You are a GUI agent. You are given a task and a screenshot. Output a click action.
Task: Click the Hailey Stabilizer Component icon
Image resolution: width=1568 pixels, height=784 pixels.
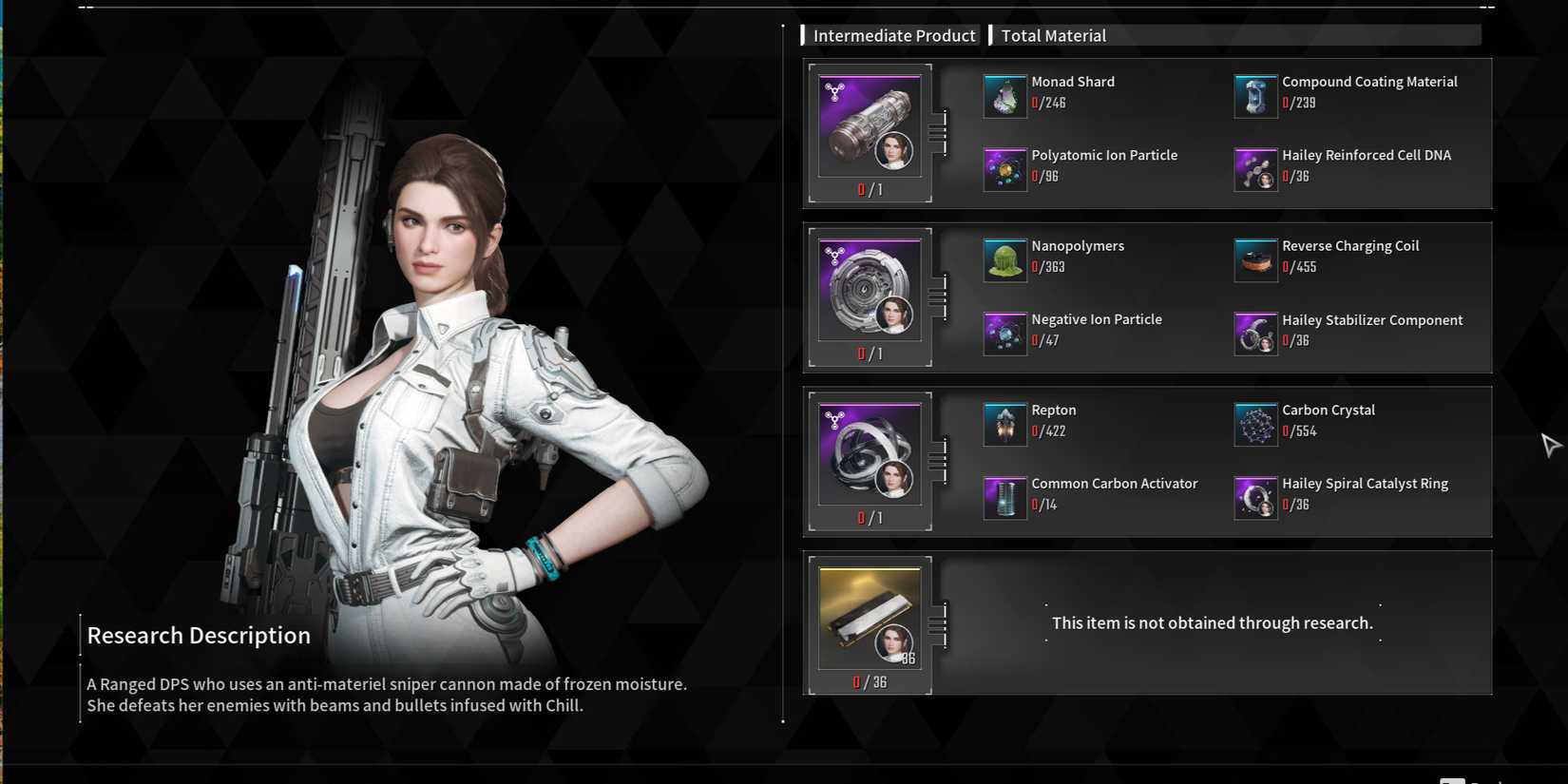pos(1254,334)
